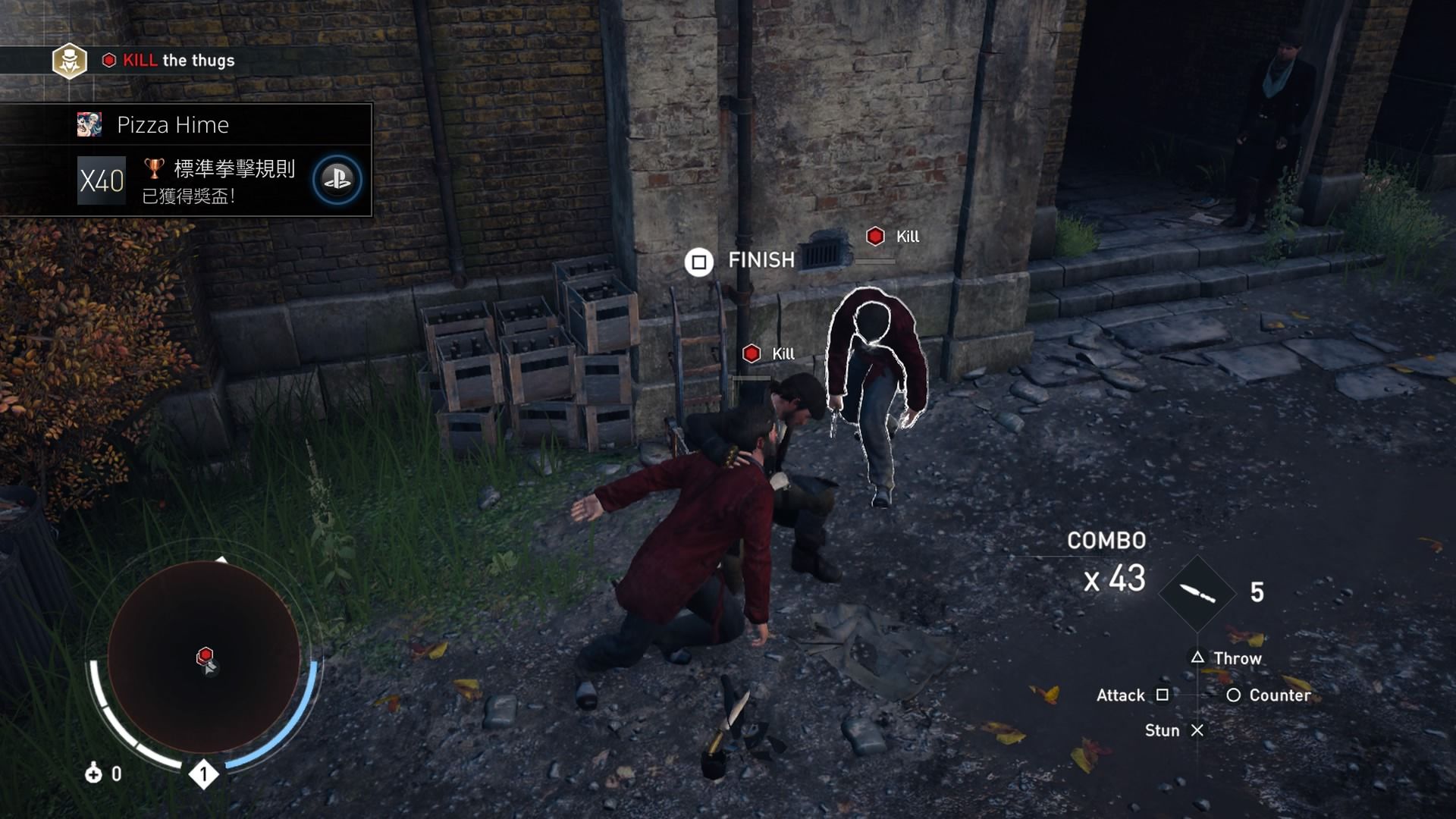Open the circular minimap
This screenshot has height=819, width=1456.
pos(203,657)
